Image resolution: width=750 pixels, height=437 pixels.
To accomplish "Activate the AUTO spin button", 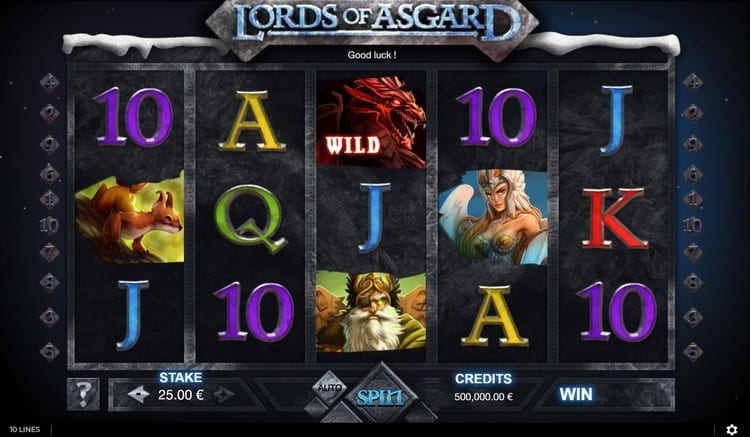I will 329,386.
